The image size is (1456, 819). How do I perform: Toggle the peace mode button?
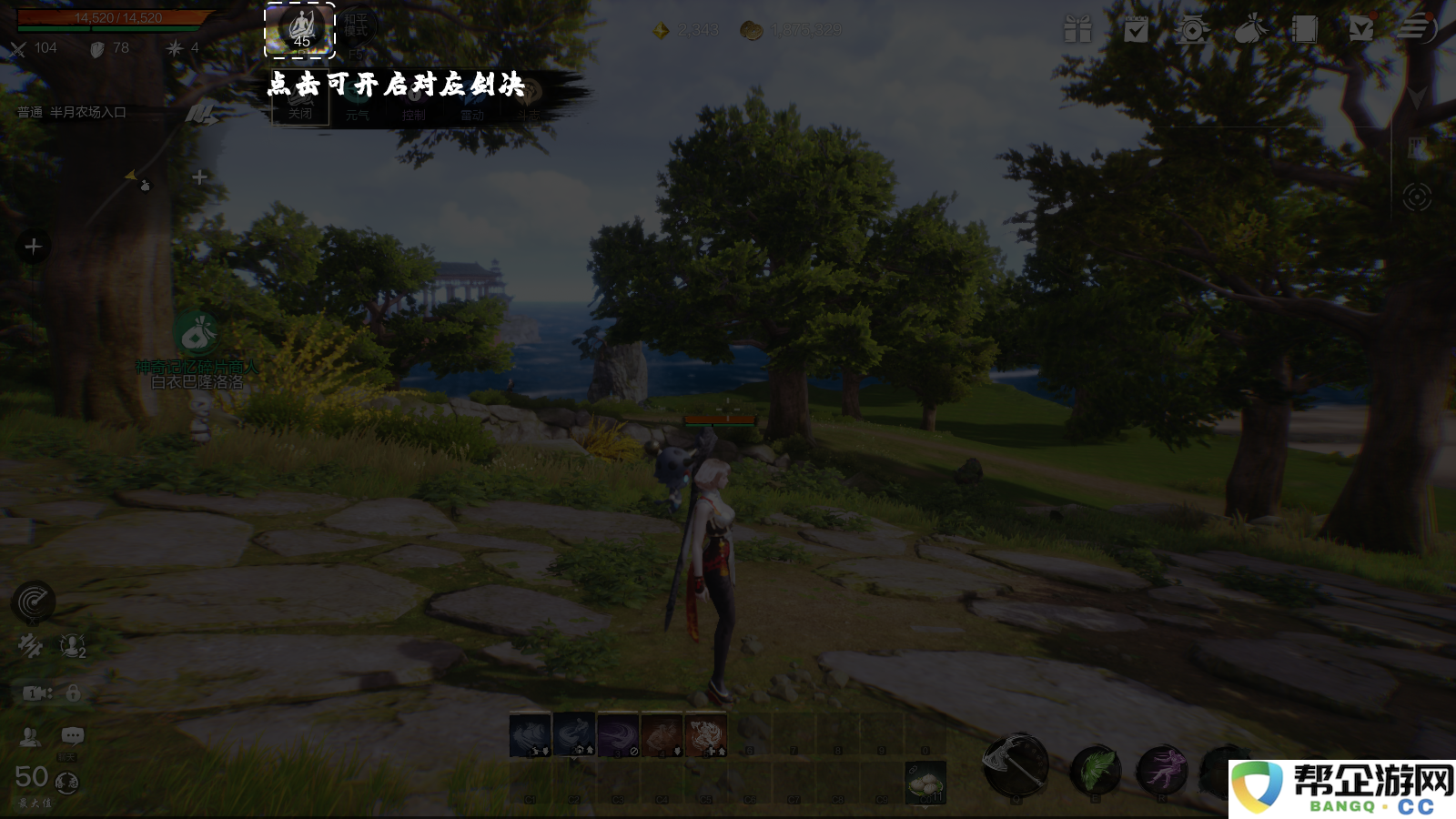356,25
